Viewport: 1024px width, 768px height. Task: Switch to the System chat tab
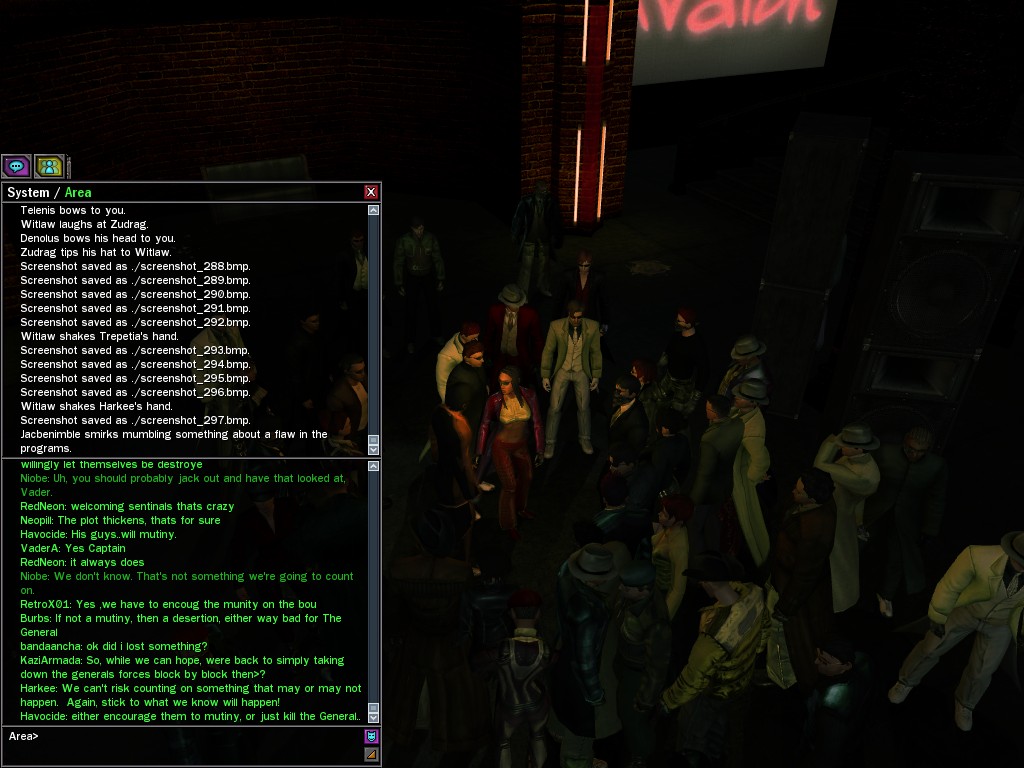pyautogui.click(x=28, y=192)
